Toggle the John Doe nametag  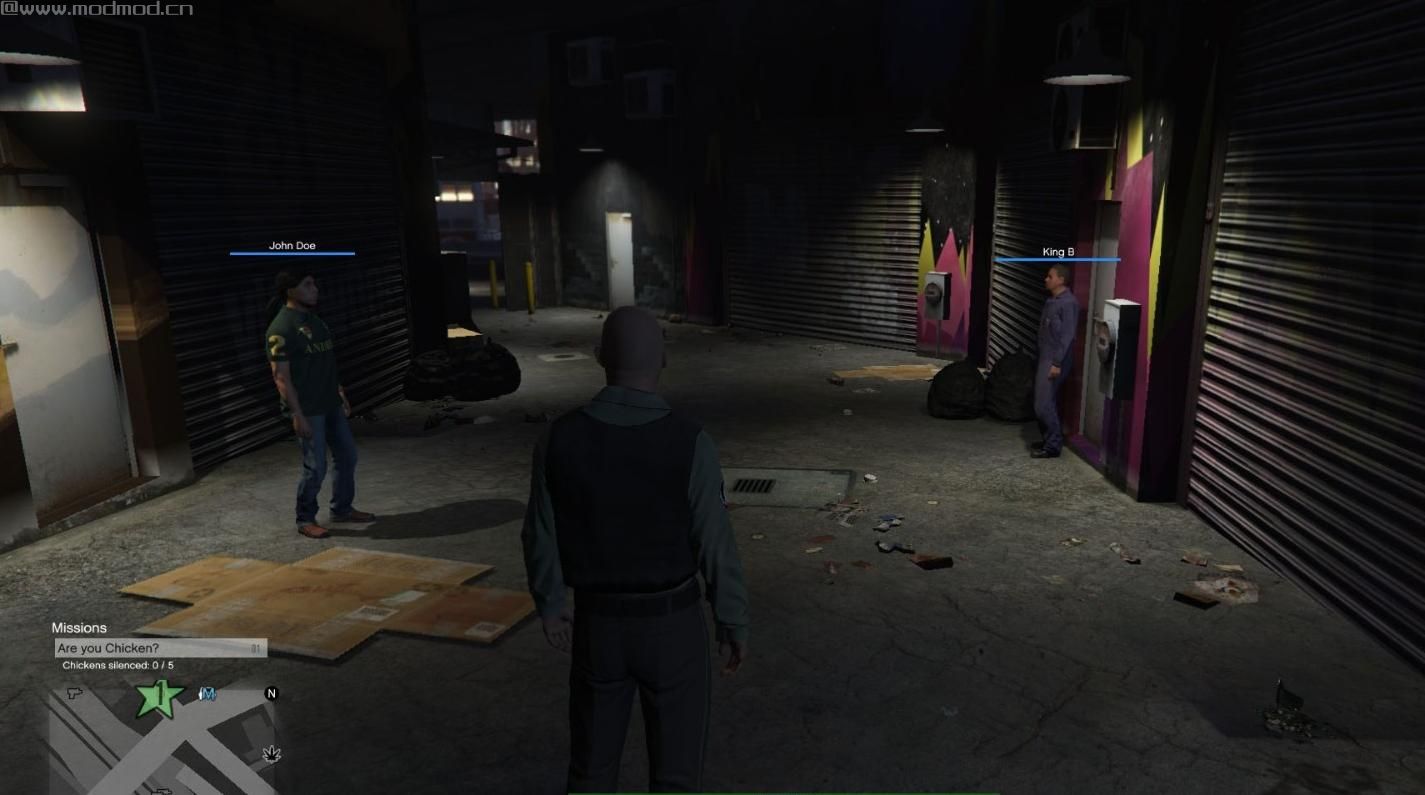291,245
